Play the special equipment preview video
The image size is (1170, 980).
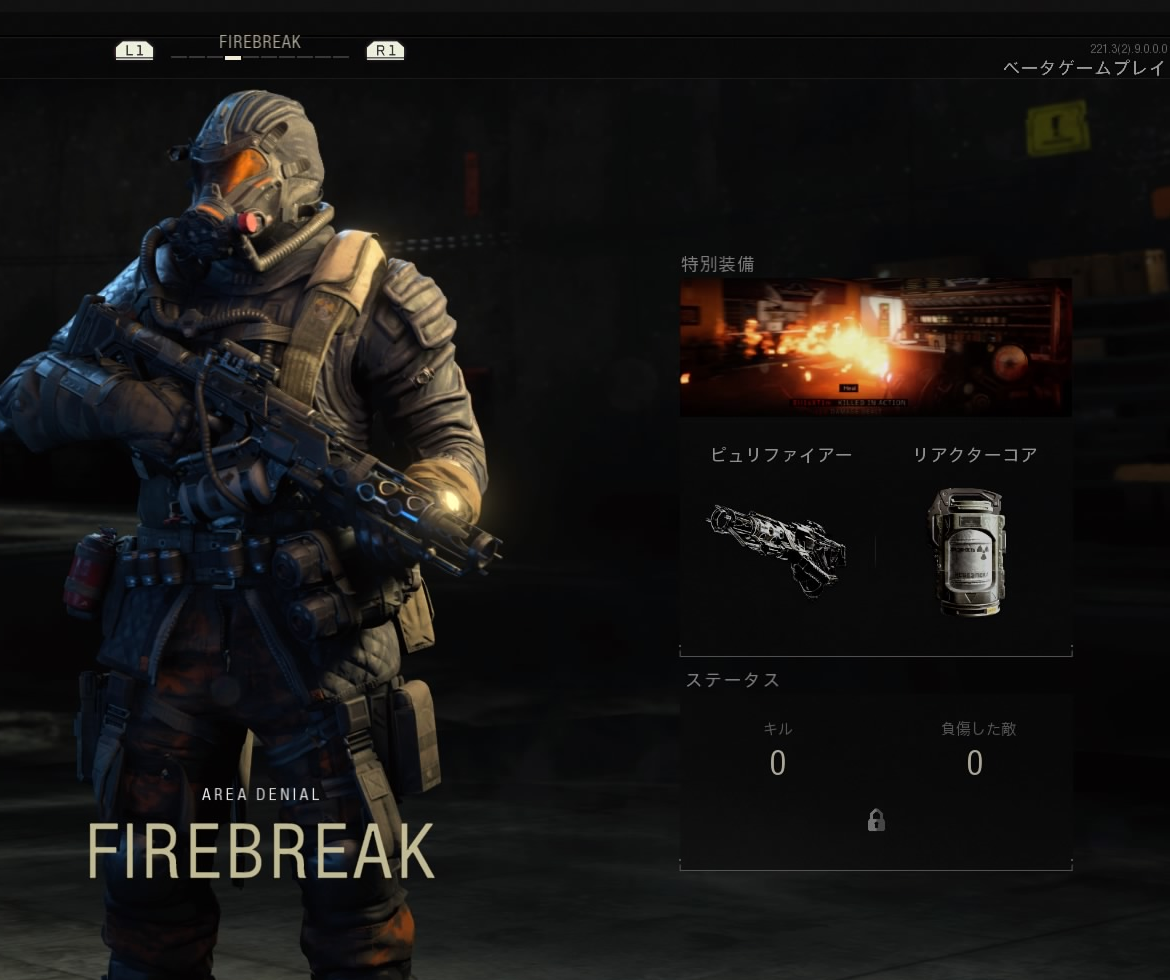click(x=875, y=347)
